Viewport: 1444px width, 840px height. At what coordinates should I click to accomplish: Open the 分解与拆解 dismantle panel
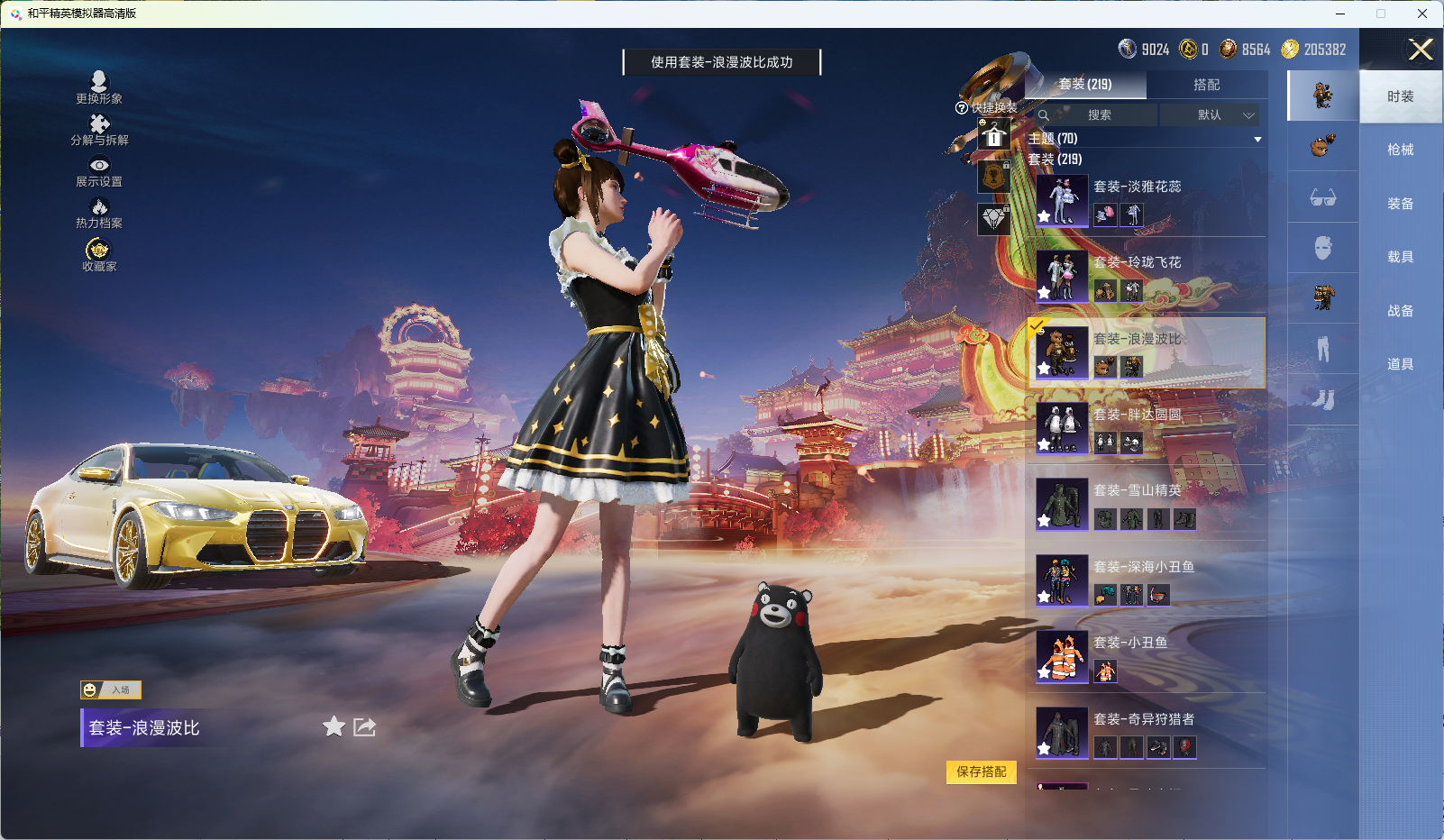[x=101, y=132]
